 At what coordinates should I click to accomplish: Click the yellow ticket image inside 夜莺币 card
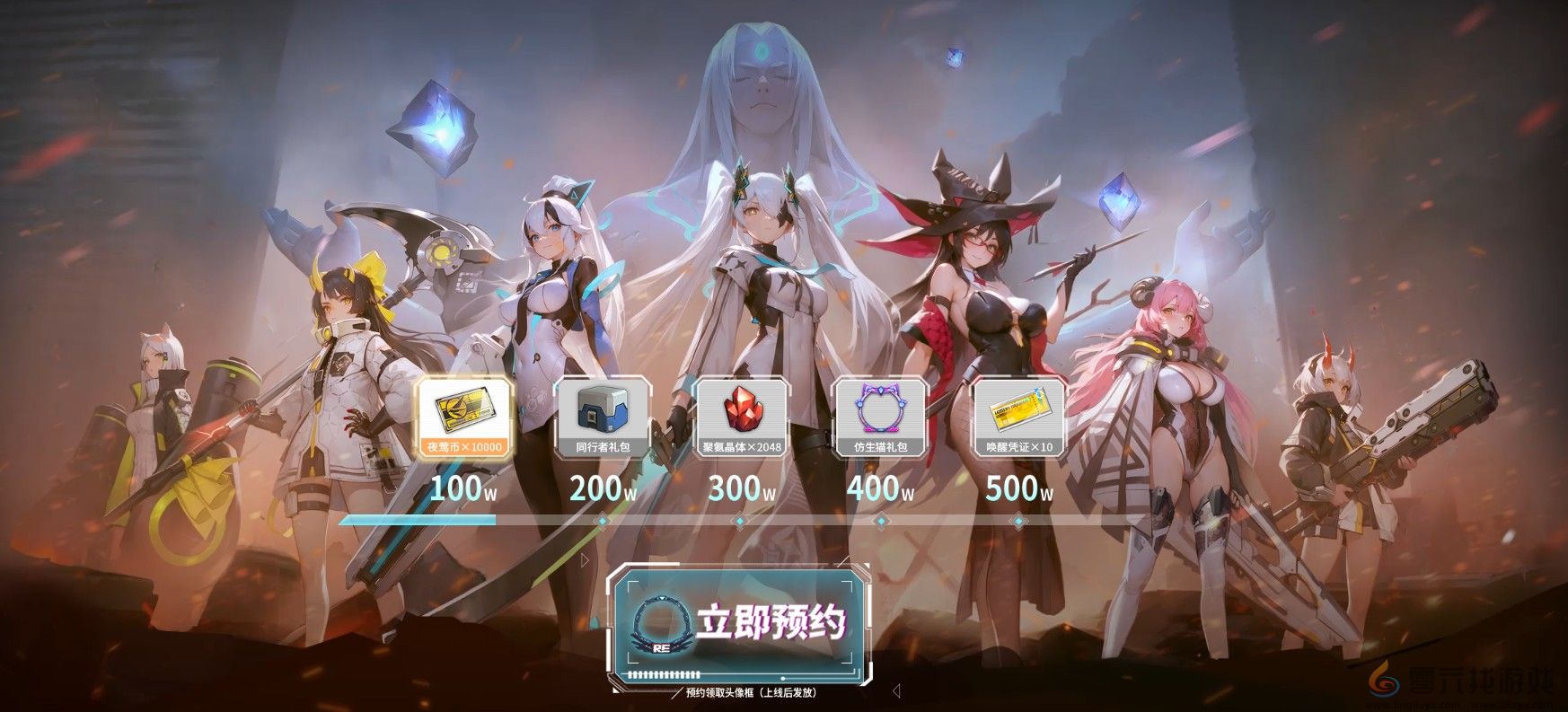tap(462, 411)
